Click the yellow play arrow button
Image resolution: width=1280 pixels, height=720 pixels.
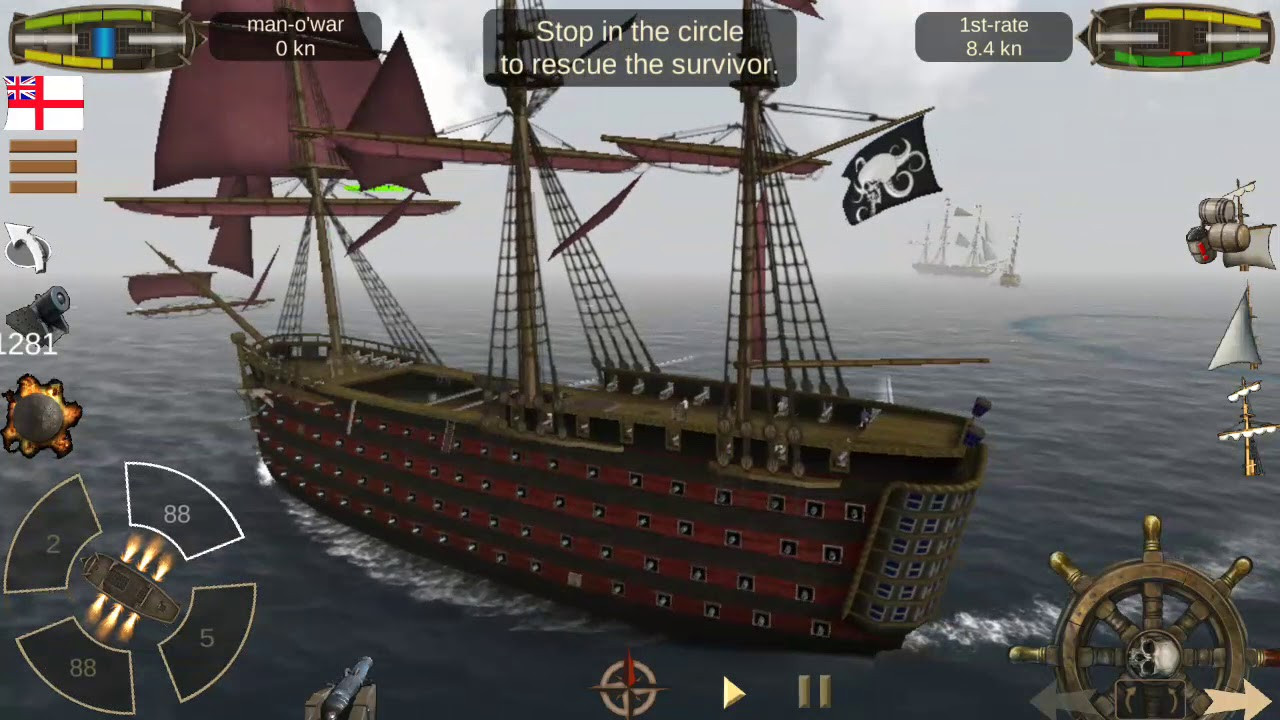(734, 692)
